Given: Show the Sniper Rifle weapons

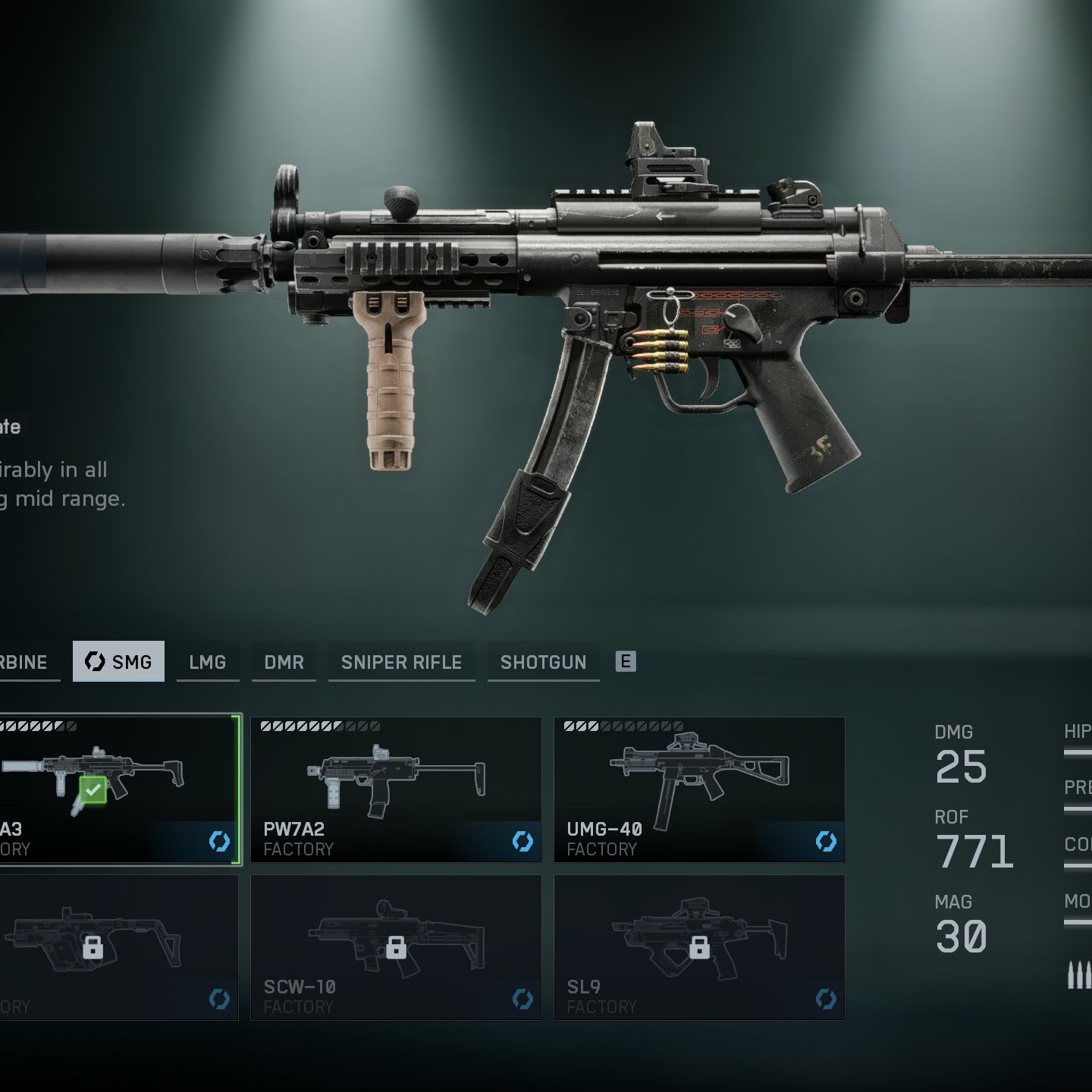Looking at the screenshot, I should (x=401, y=662).
